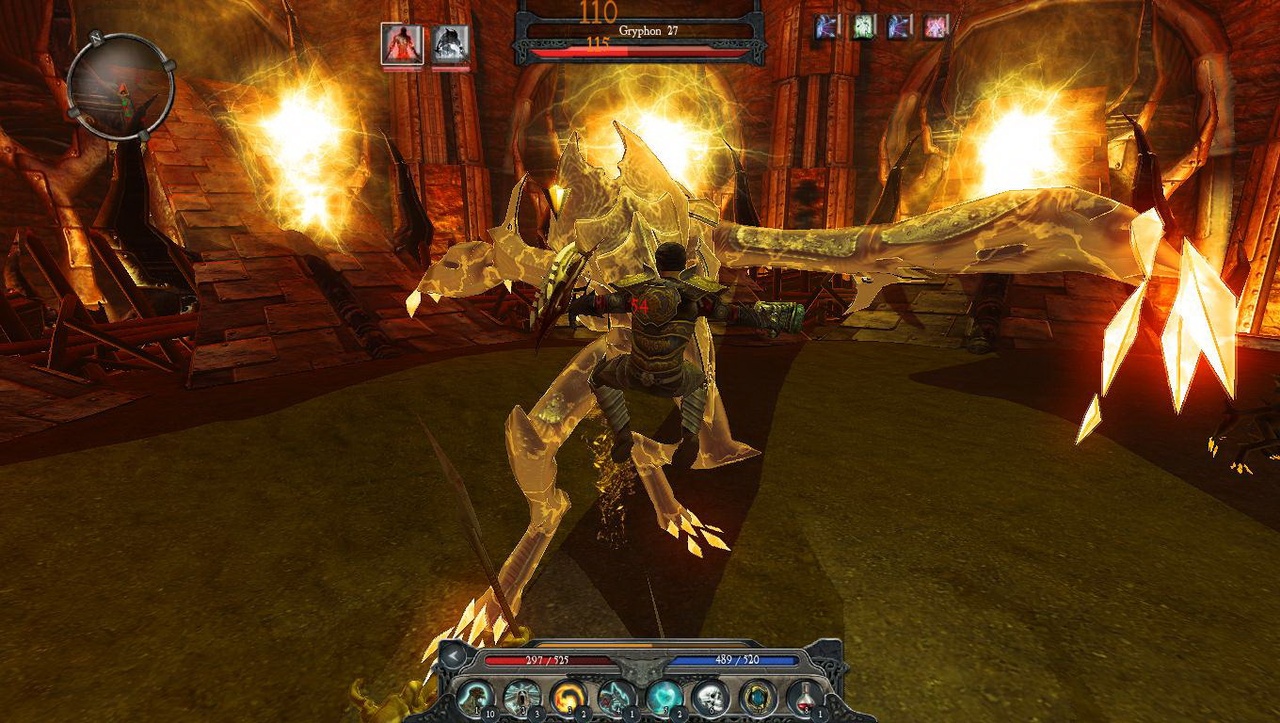Activate the skull curse skill in hotbar slot 6
Image resolution: width=1280 pixels, height=723 pixels.
tap(710, 696)
